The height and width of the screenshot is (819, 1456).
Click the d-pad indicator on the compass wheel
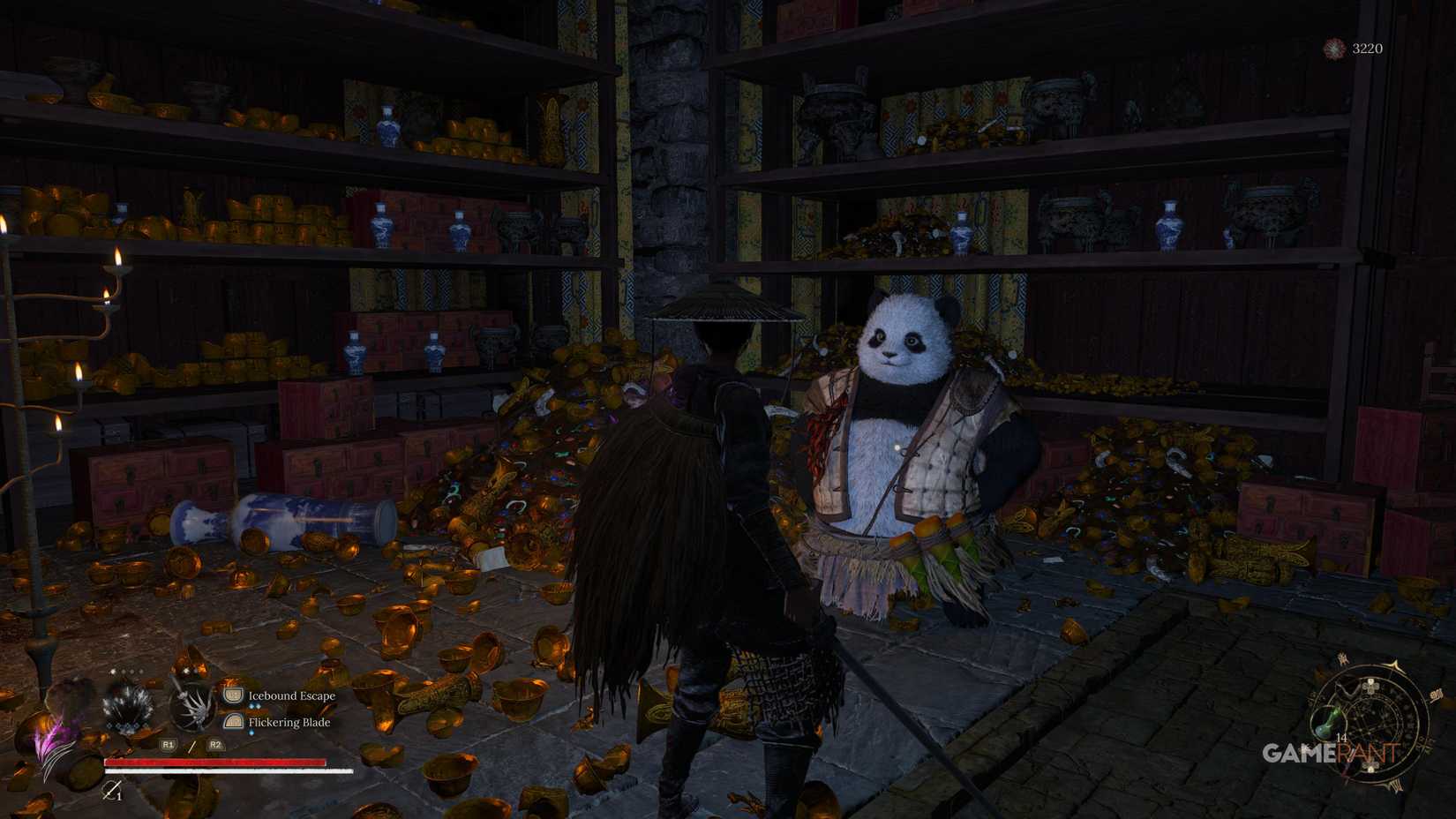pyautogui.click(x=1370, y=688)
